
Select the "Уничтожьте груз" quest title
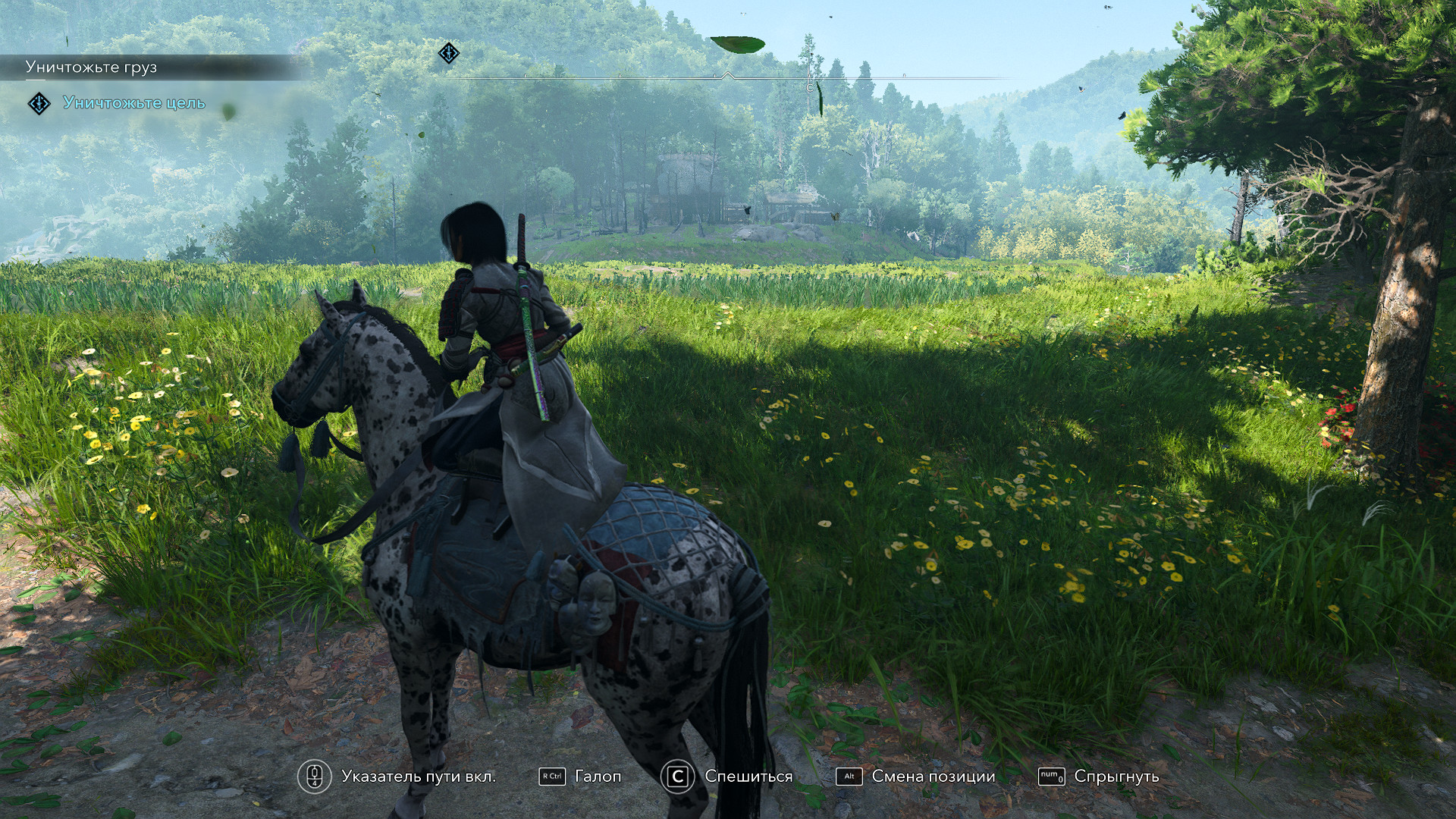tap(91, 67)
